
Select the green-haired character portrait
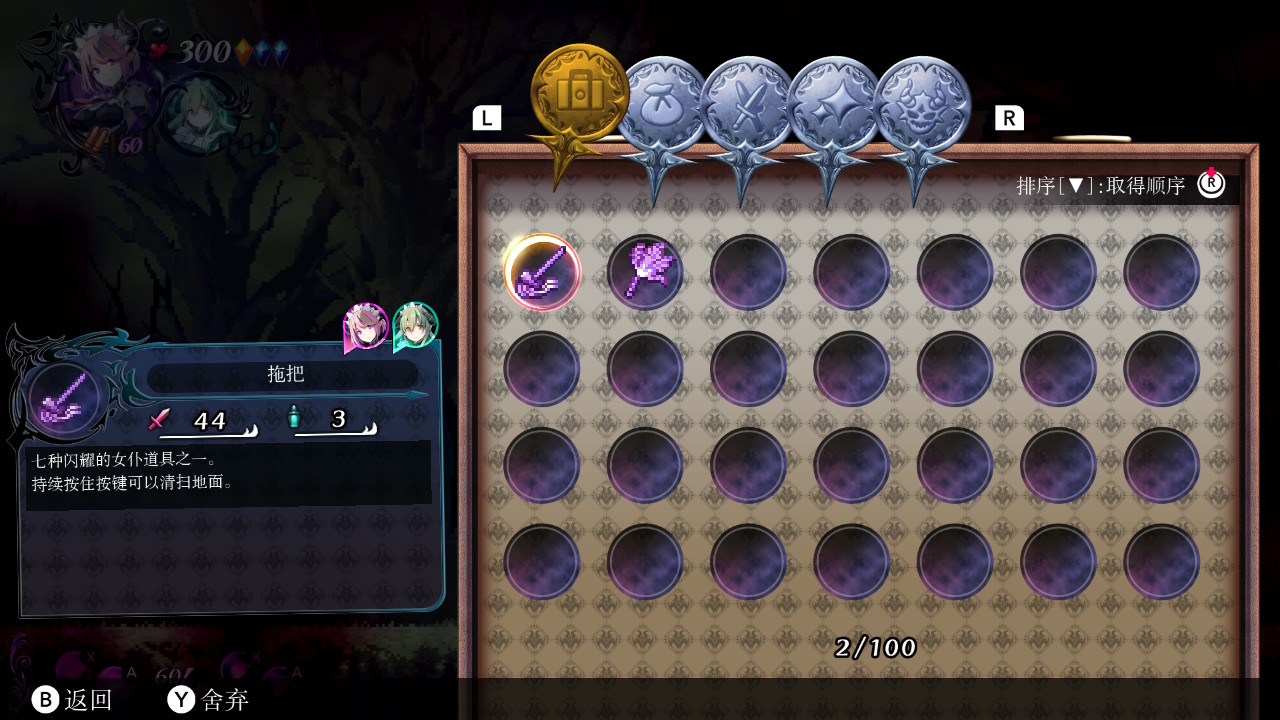[415, 325]
